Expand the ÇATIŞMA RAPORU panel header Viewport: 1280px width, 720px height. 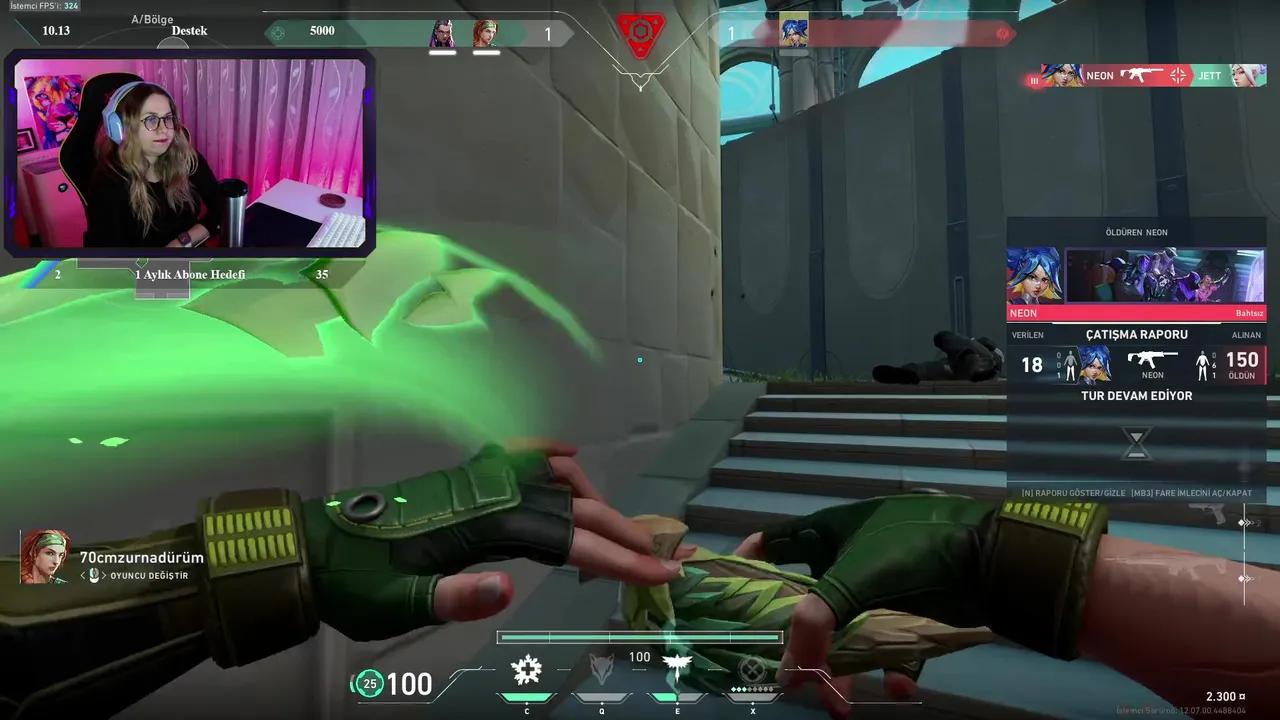[1136, 334]
